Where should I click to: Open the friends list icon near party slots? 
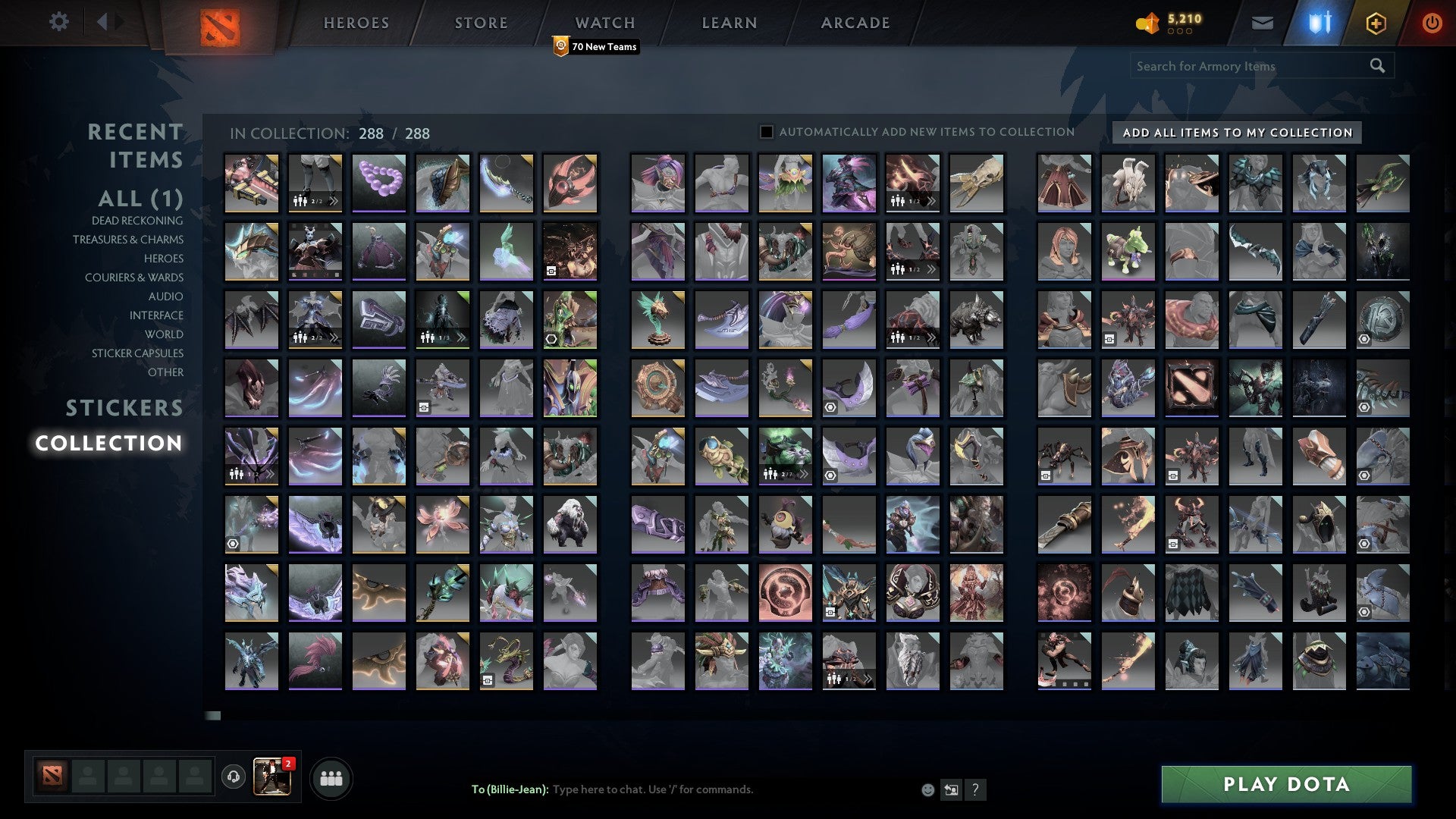(x=331, y=777)
